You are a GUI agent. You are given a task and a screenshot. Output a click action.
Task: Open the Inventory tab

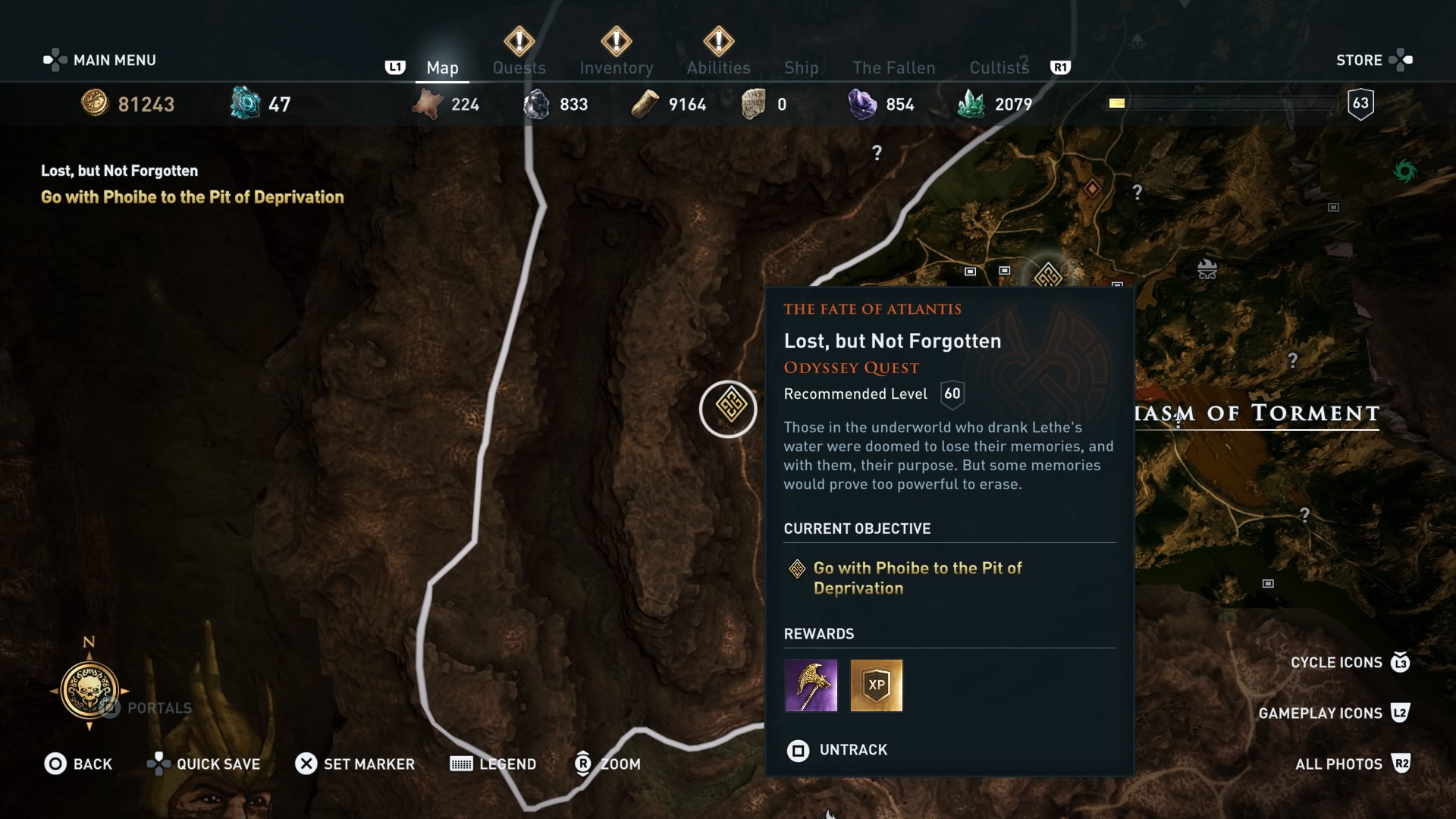(617, 67)
